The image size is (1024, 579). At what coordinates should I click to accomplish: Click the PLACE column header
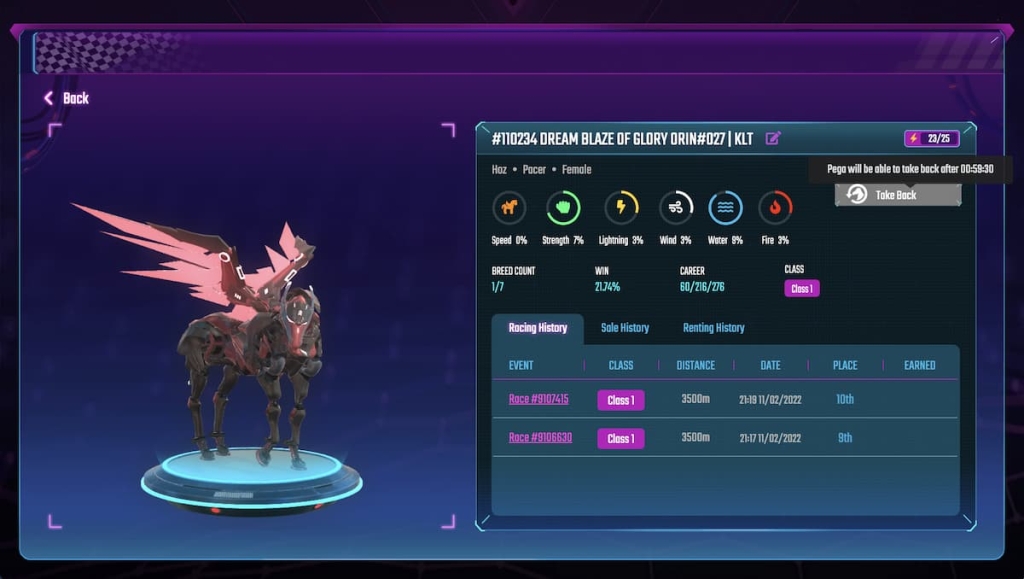(845, 365)
